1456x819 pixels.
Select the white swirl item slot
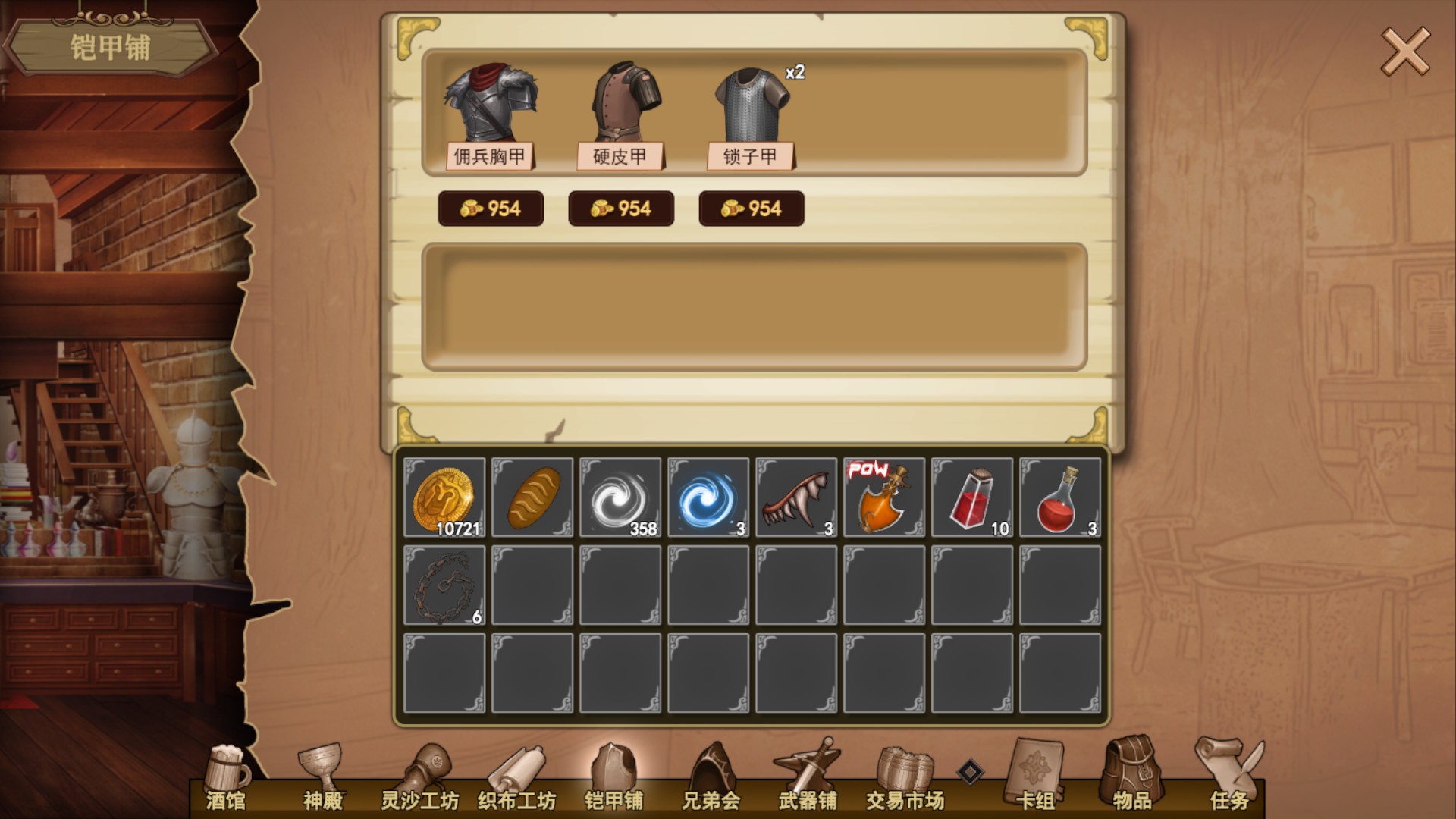point(620,497)
